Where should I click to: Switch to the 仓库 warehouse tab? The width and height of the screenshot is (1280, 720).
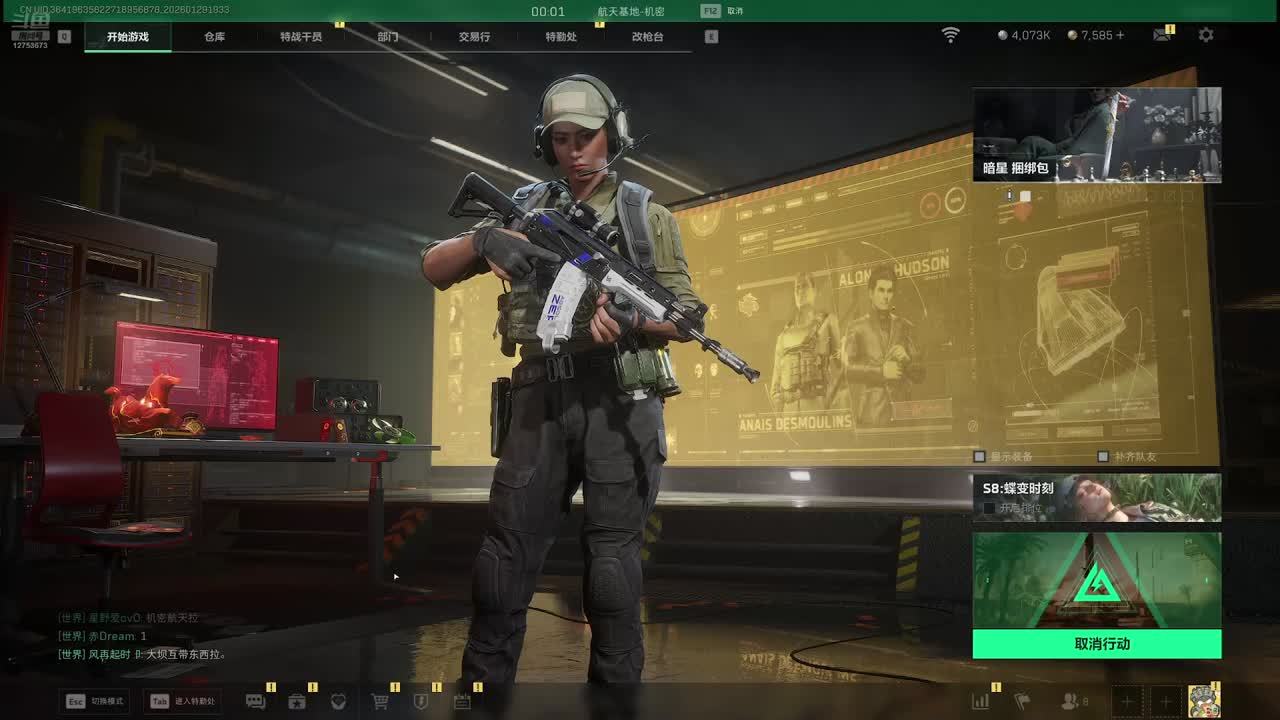215,37
